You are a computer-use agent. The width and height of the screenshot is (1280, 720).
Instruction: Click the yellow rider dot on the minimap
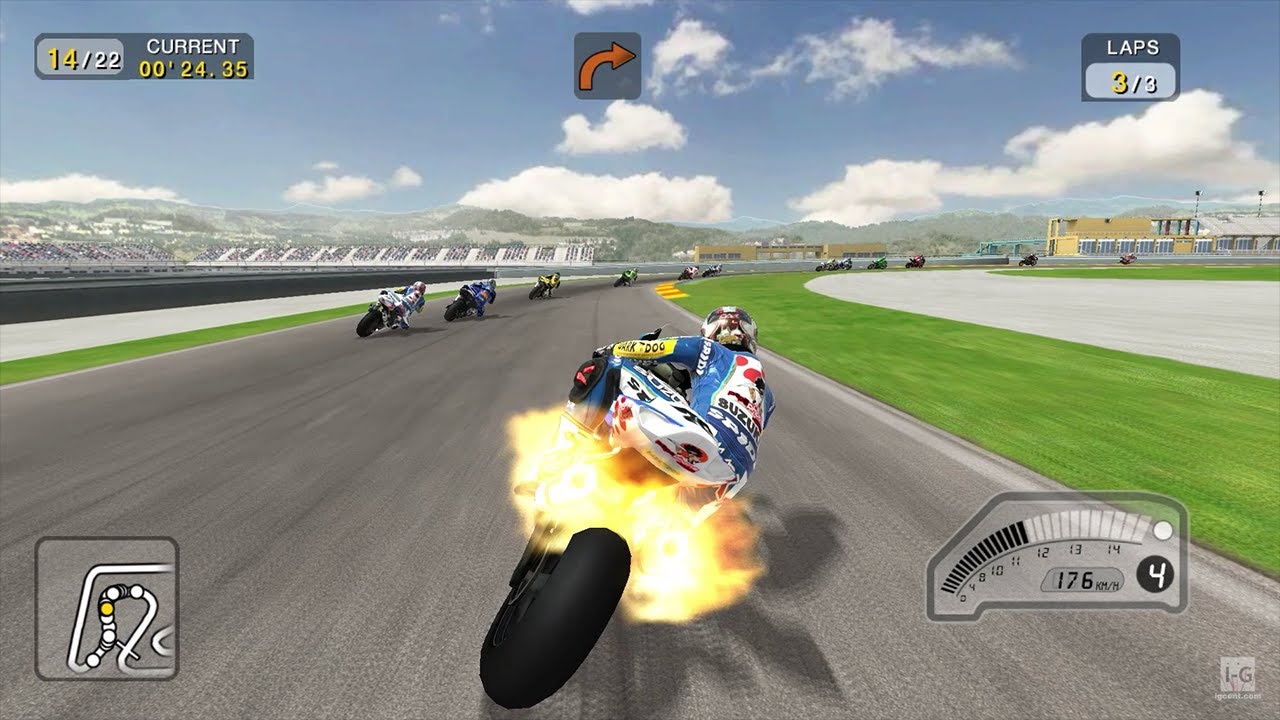(x=107, y=608)
